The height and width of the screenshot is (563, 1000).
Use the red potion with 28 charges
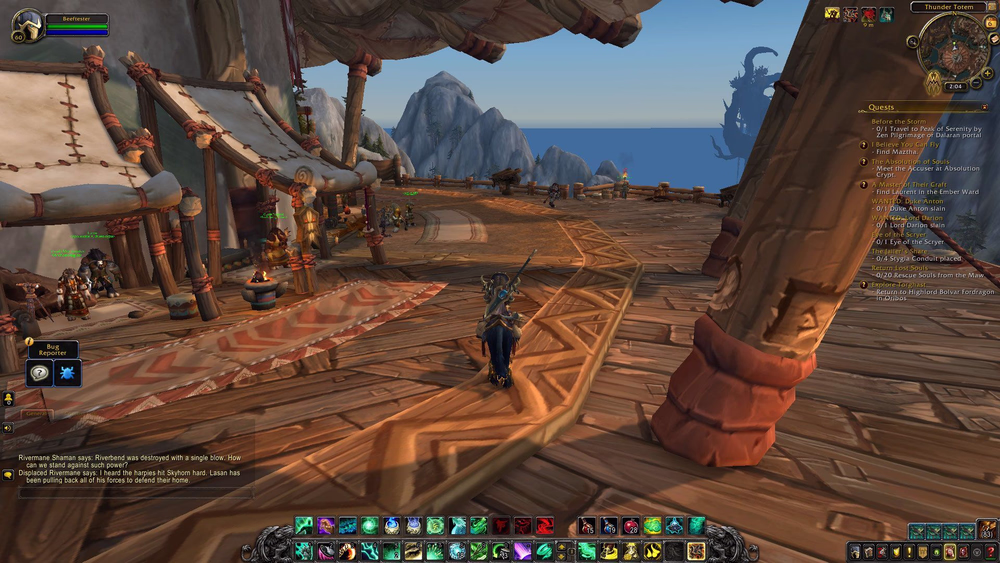coord(631,526)
